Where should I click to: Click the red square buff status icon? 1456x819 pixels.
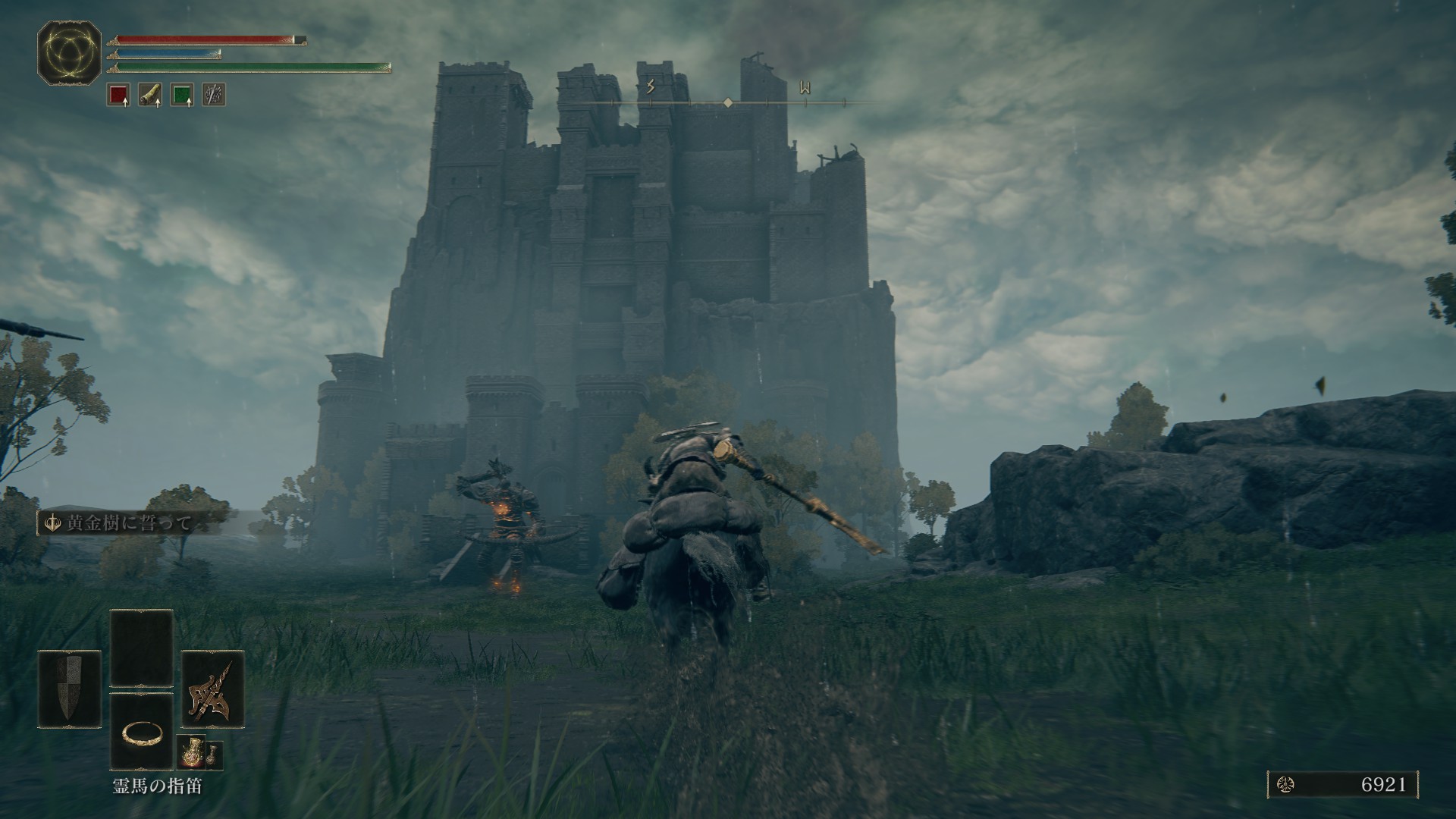pos(118,95)
